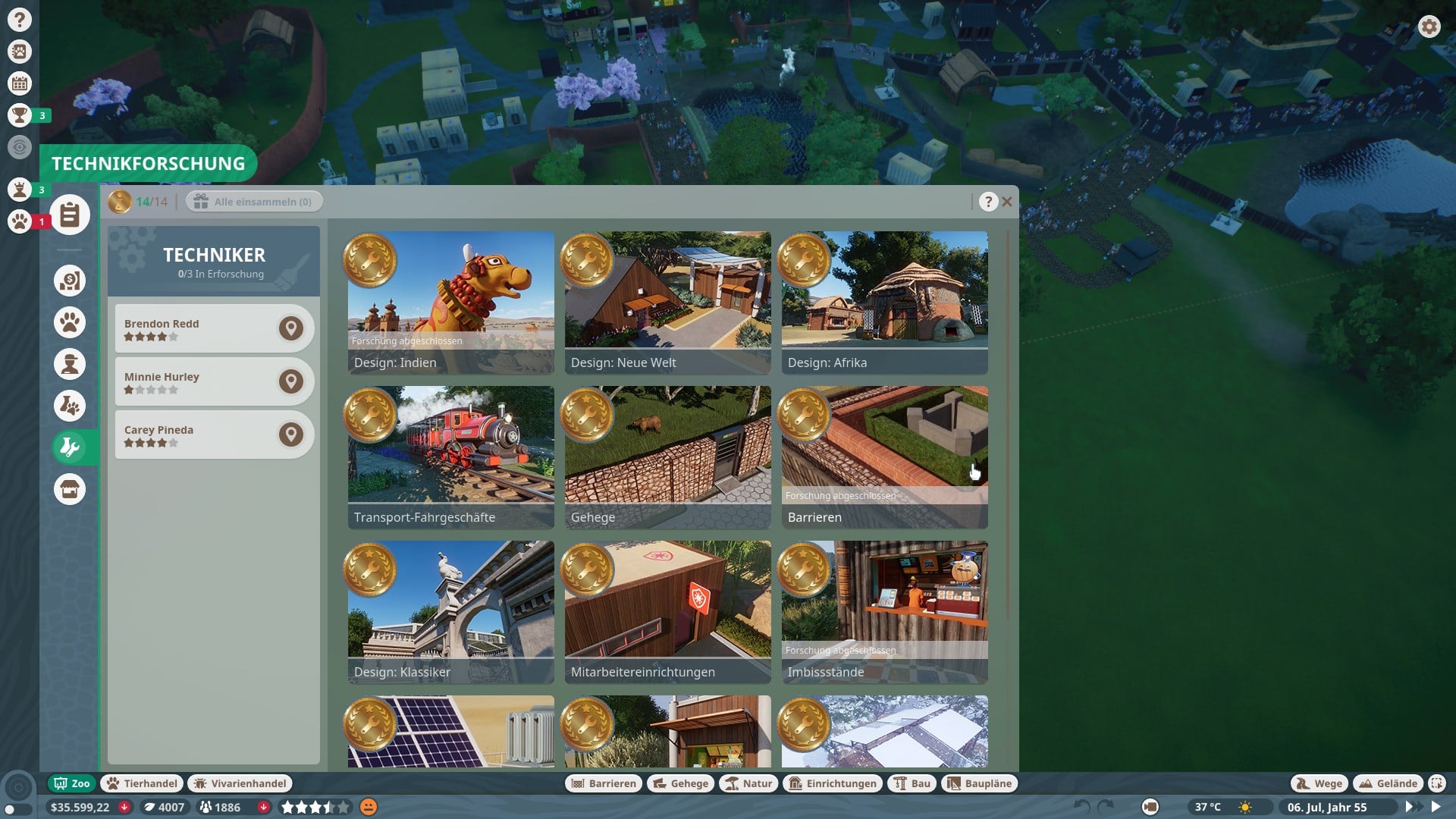Open the Vivarienhandel tab
Screen dimensions: 1456x819
[x=240, y=783]
